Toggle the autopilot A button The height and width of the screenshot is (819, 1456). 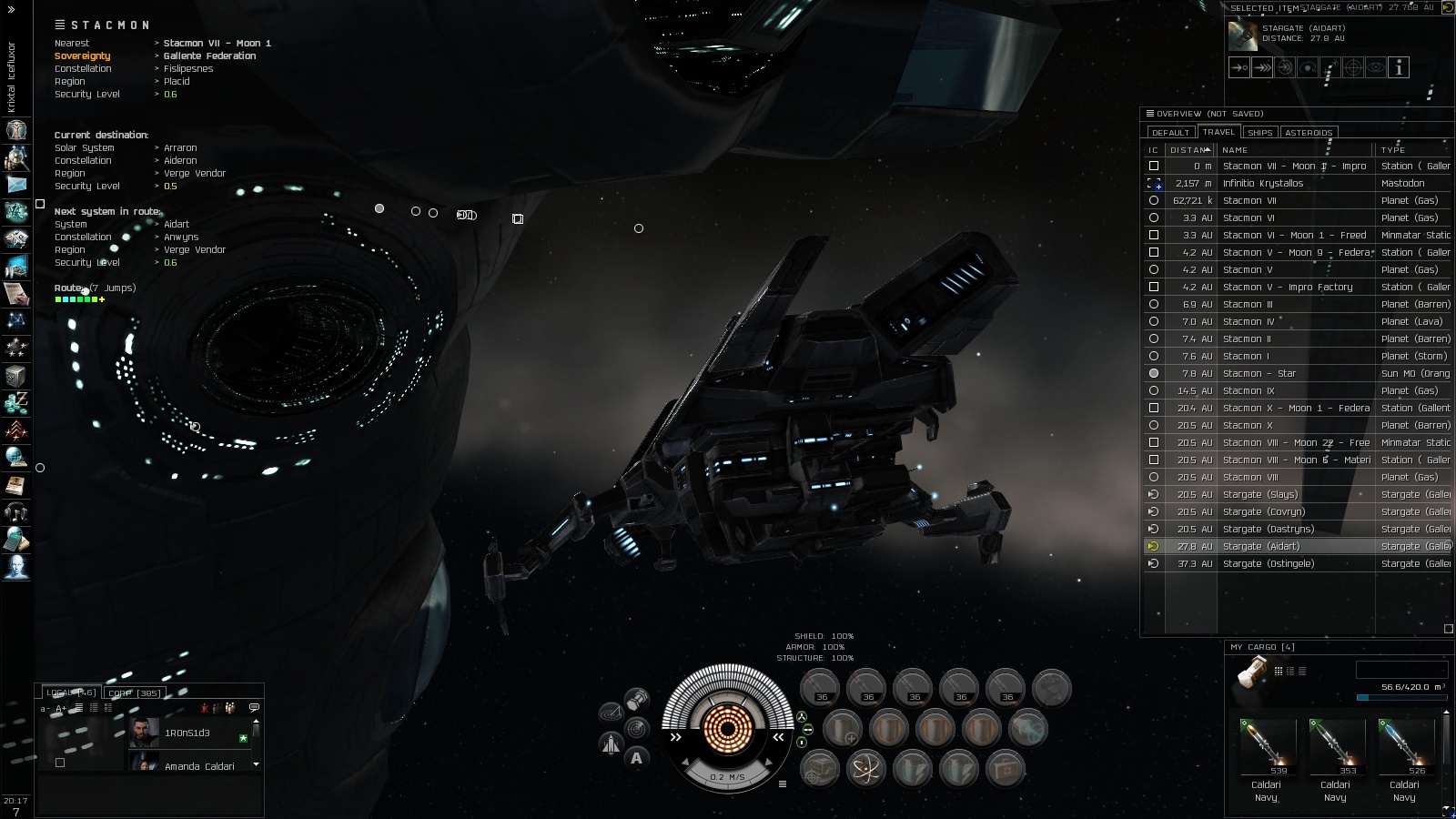point(636,758)
